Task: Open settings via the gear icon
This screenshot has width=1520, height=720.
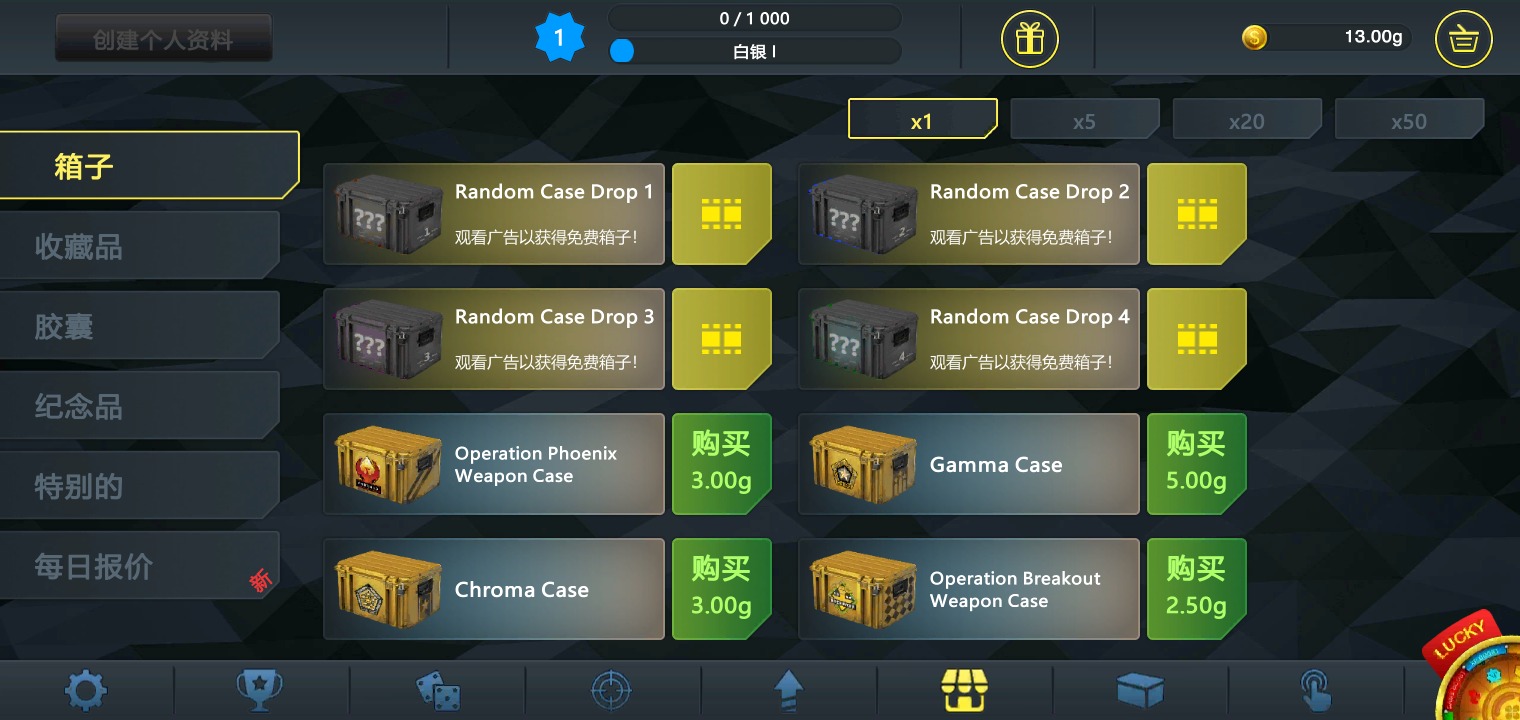Action: click(86, 690)
